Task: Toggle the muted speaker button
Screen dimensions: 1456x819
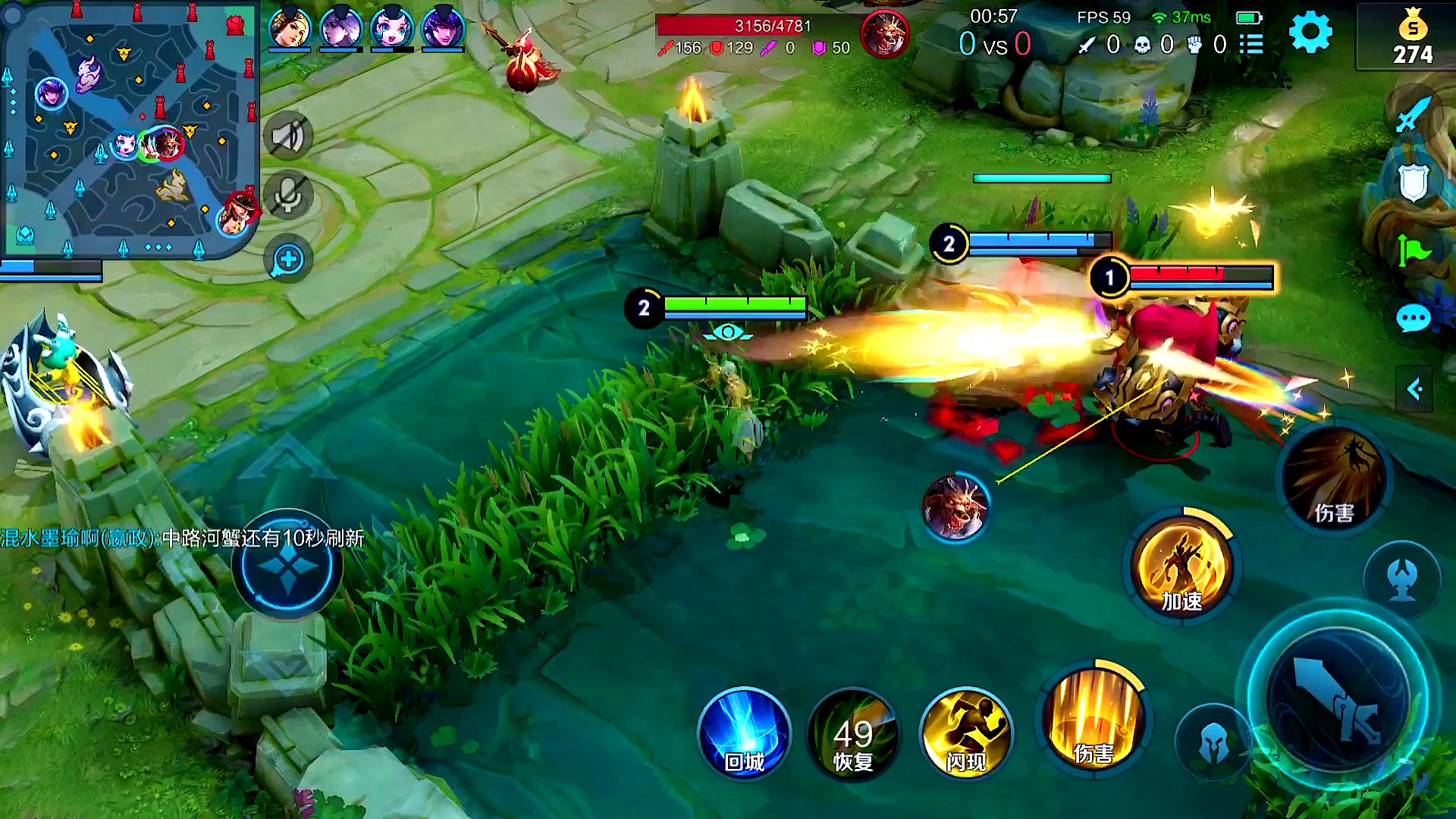Action: click(288, 136)
